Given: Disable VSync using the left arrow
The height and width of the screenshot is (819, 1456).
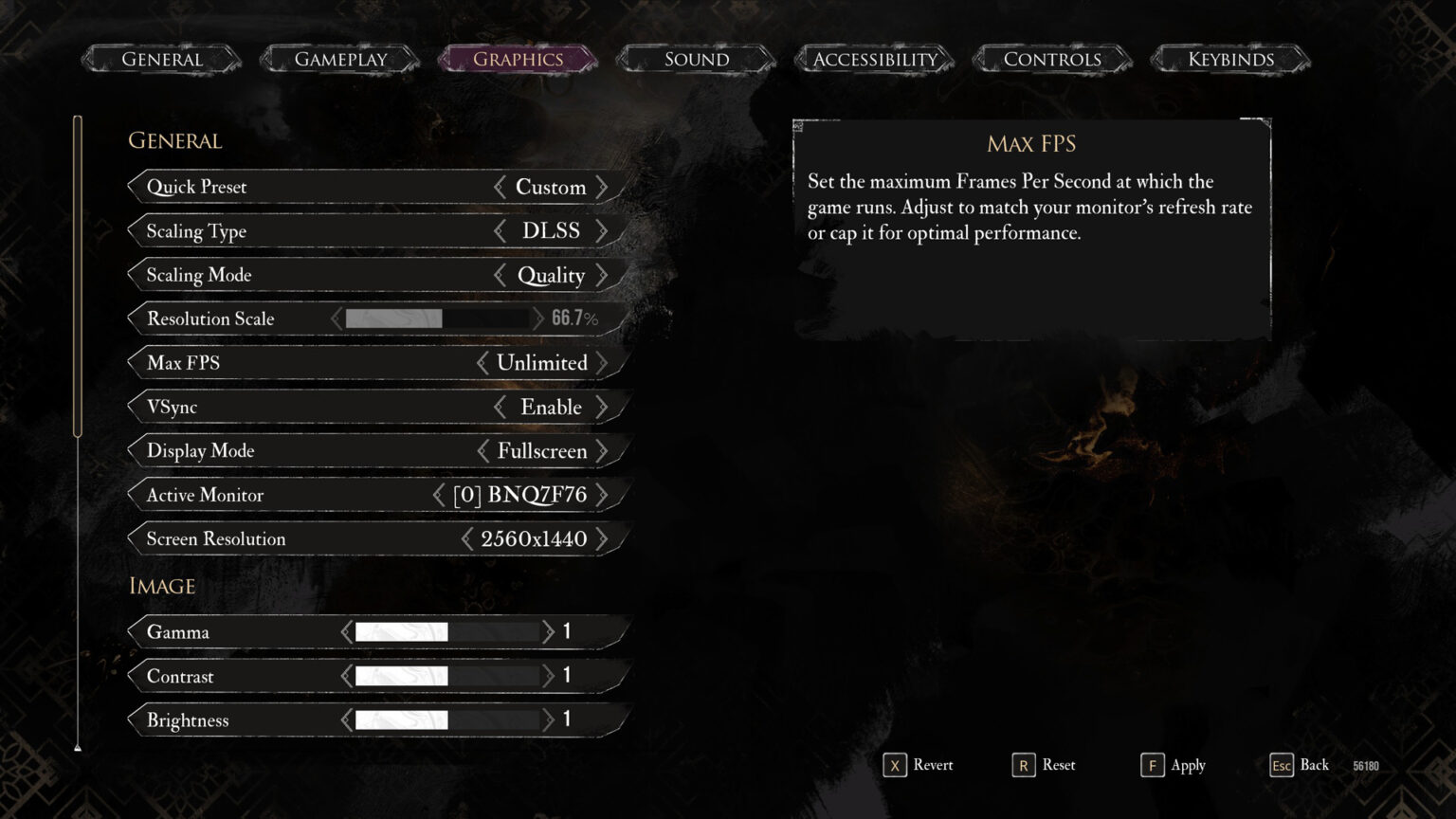Looking at the screenshot, I should 500,407.
